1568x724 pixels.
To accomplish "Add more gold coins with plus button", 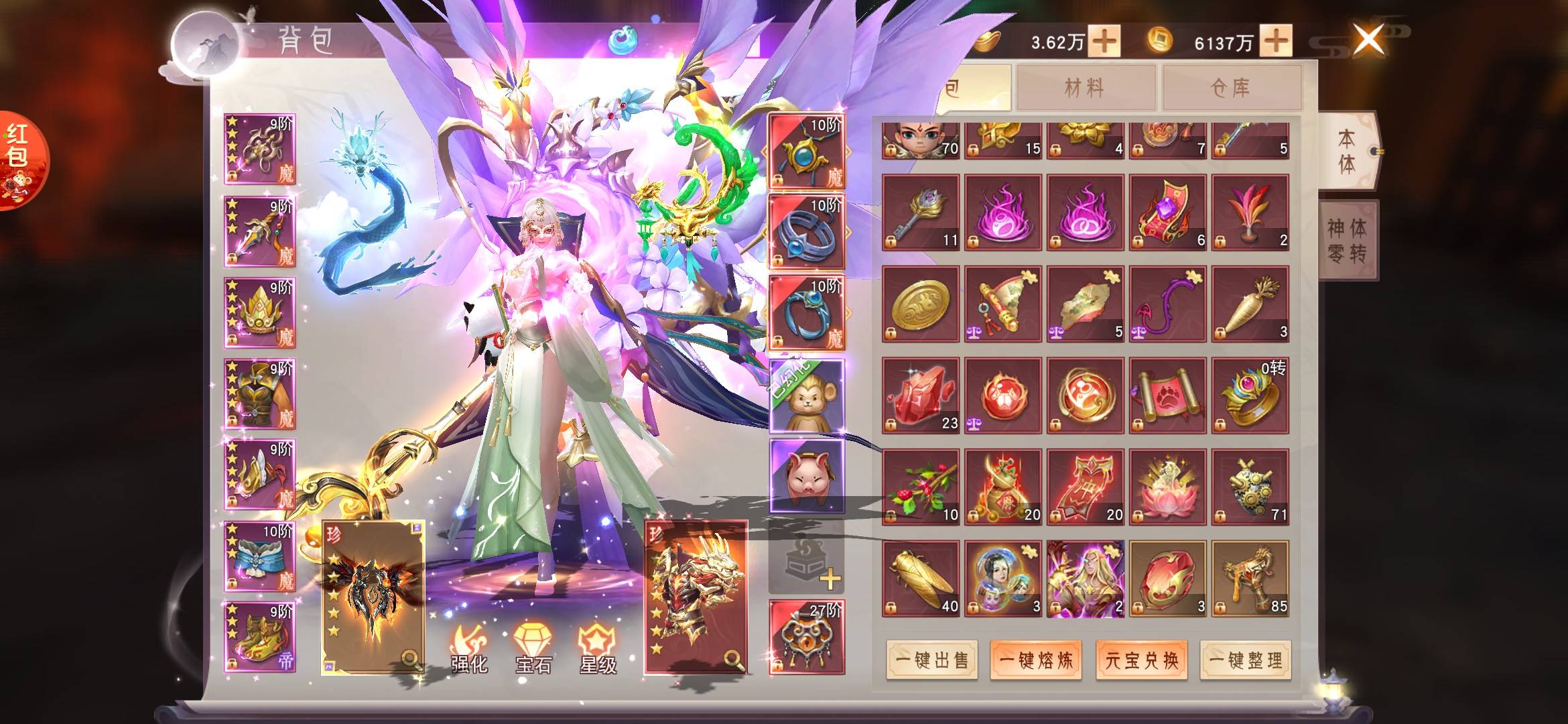I will 1276,42.
